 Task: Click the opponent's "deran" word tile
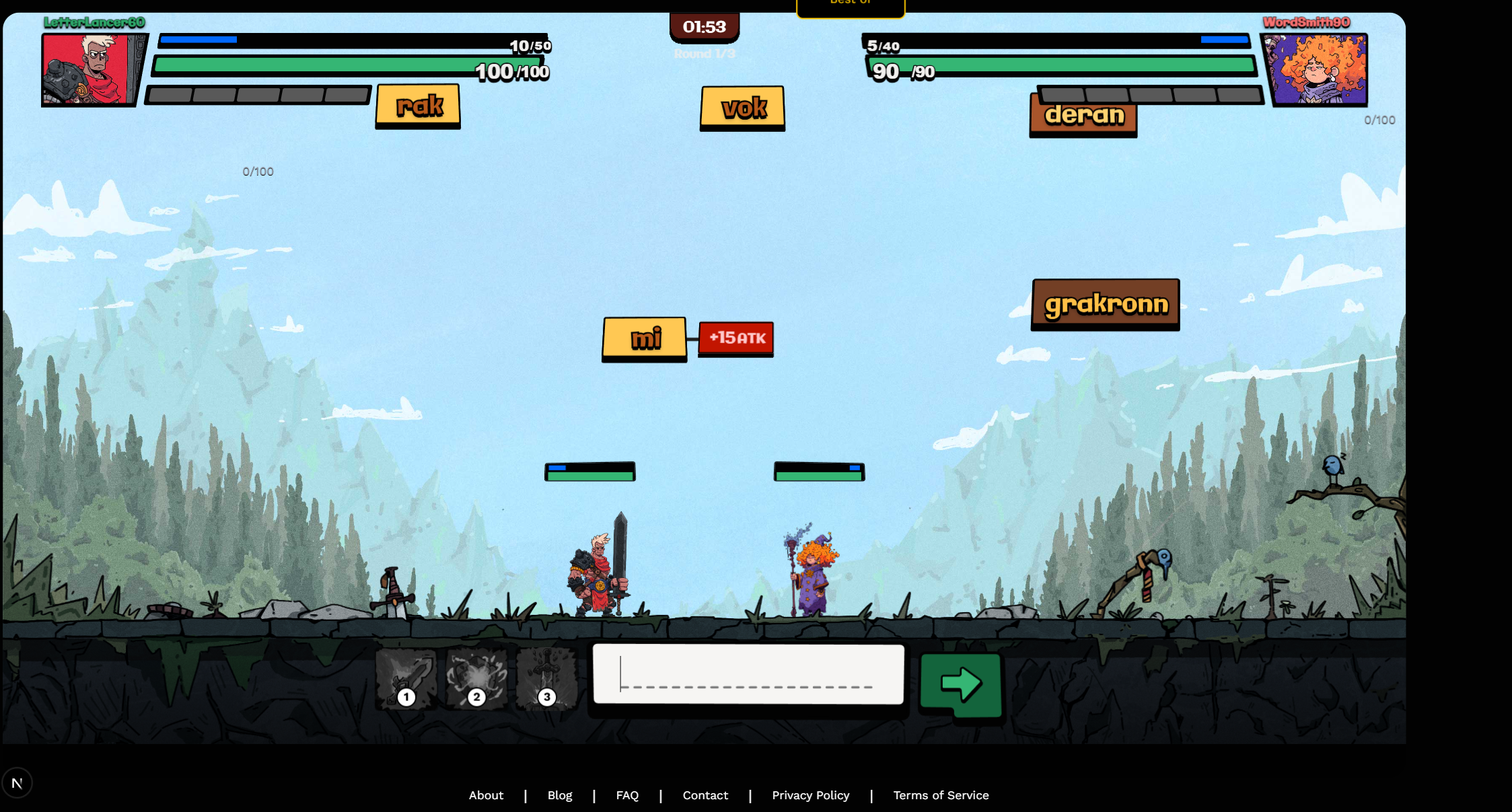[x=1083, y=116]
